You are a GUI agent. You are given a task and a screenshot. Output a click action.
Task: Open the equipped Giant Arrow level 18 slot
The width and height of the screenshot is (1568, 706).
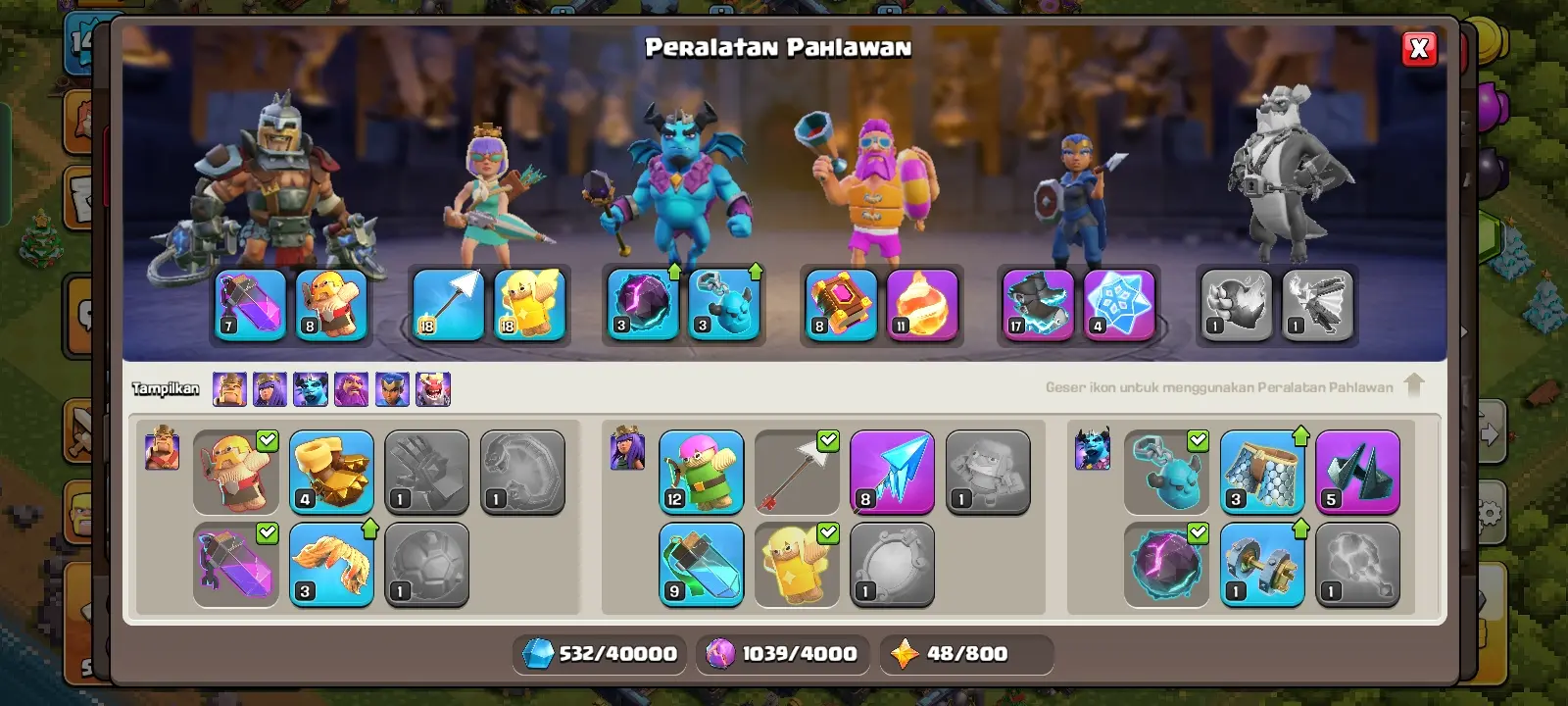tap(448, 305)
